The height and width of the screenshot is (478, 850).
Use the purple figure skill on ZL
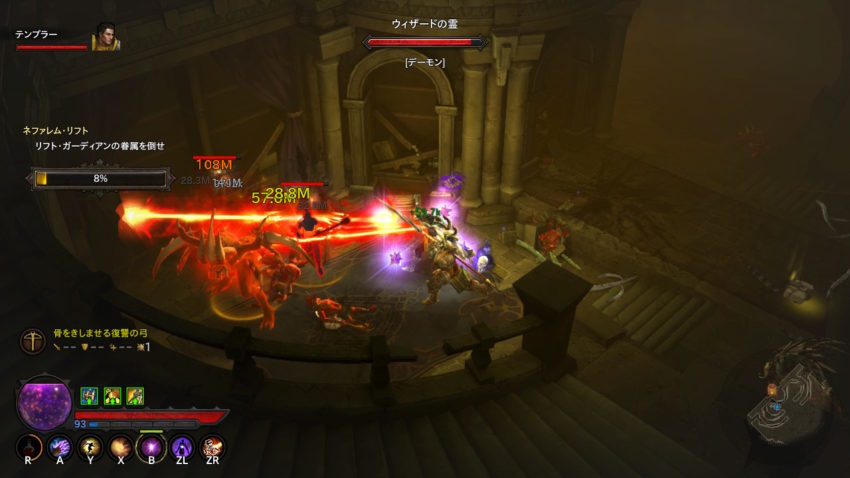click(182, 446)
